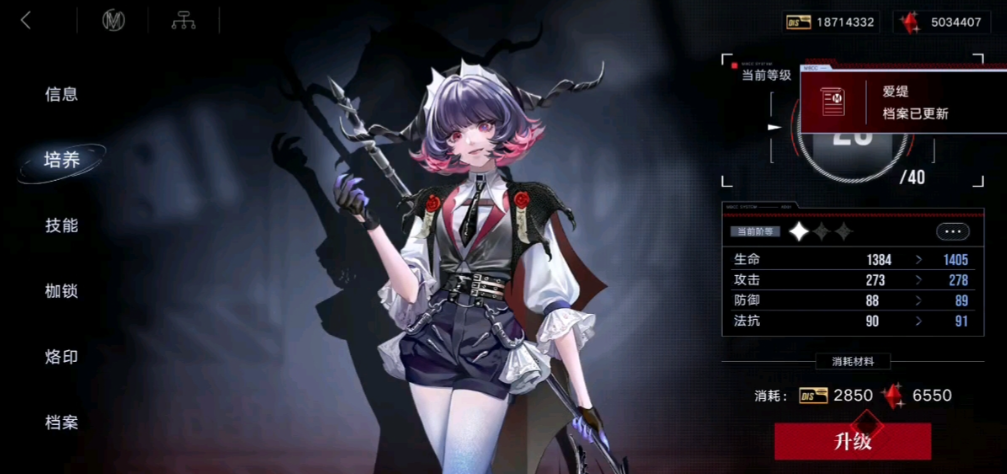Image resolution: width=1007 pixels, height=474 pixels.
Task: Select the 培养 tab
Action: pos(61,159)
